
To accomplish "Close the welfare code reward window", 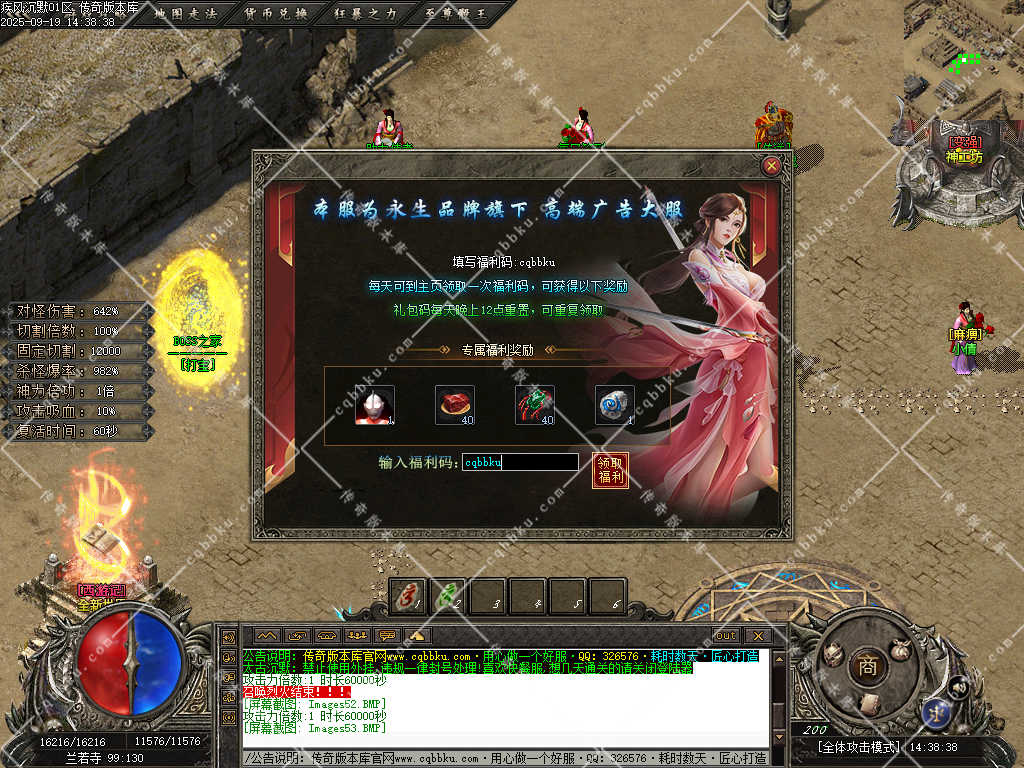I will [771, 167].
